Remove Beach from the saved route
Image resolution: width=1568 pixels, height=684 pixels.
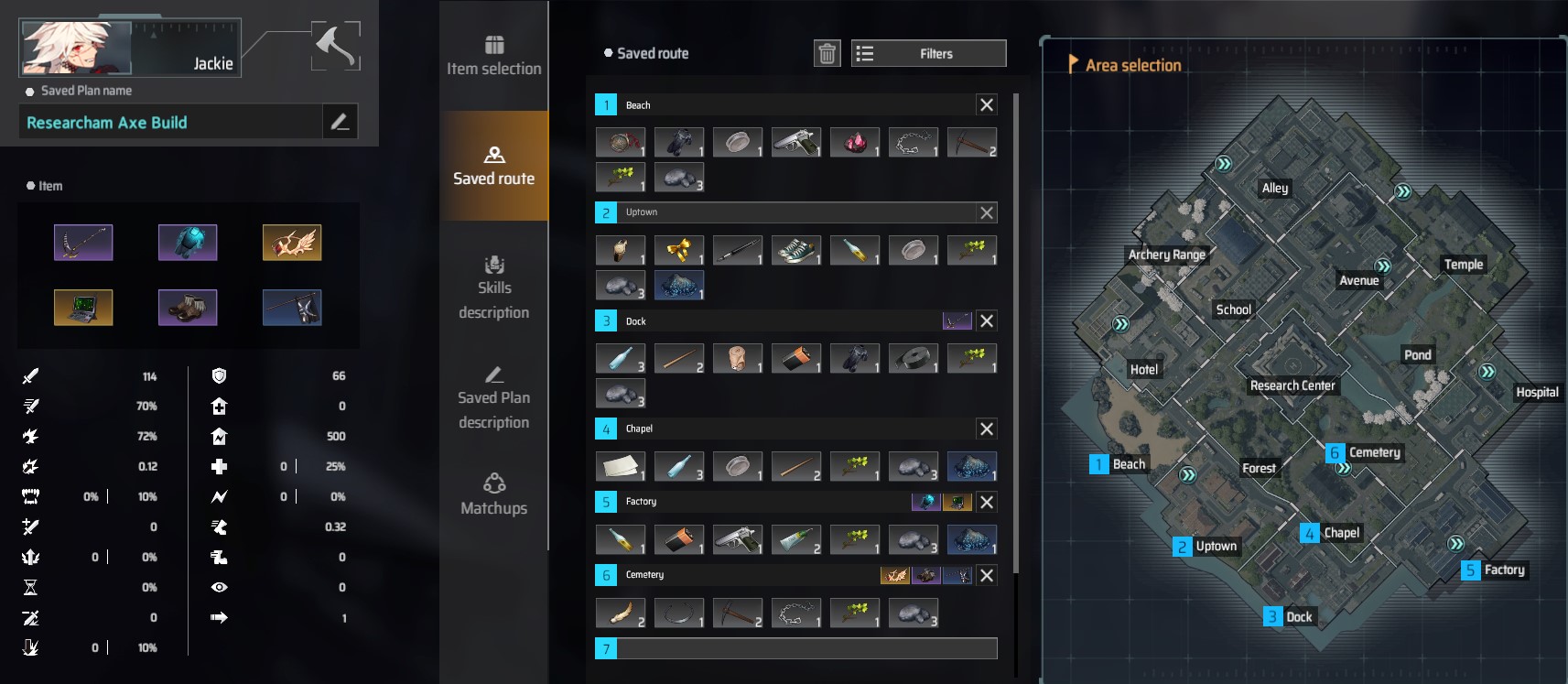tap(986, 105)
